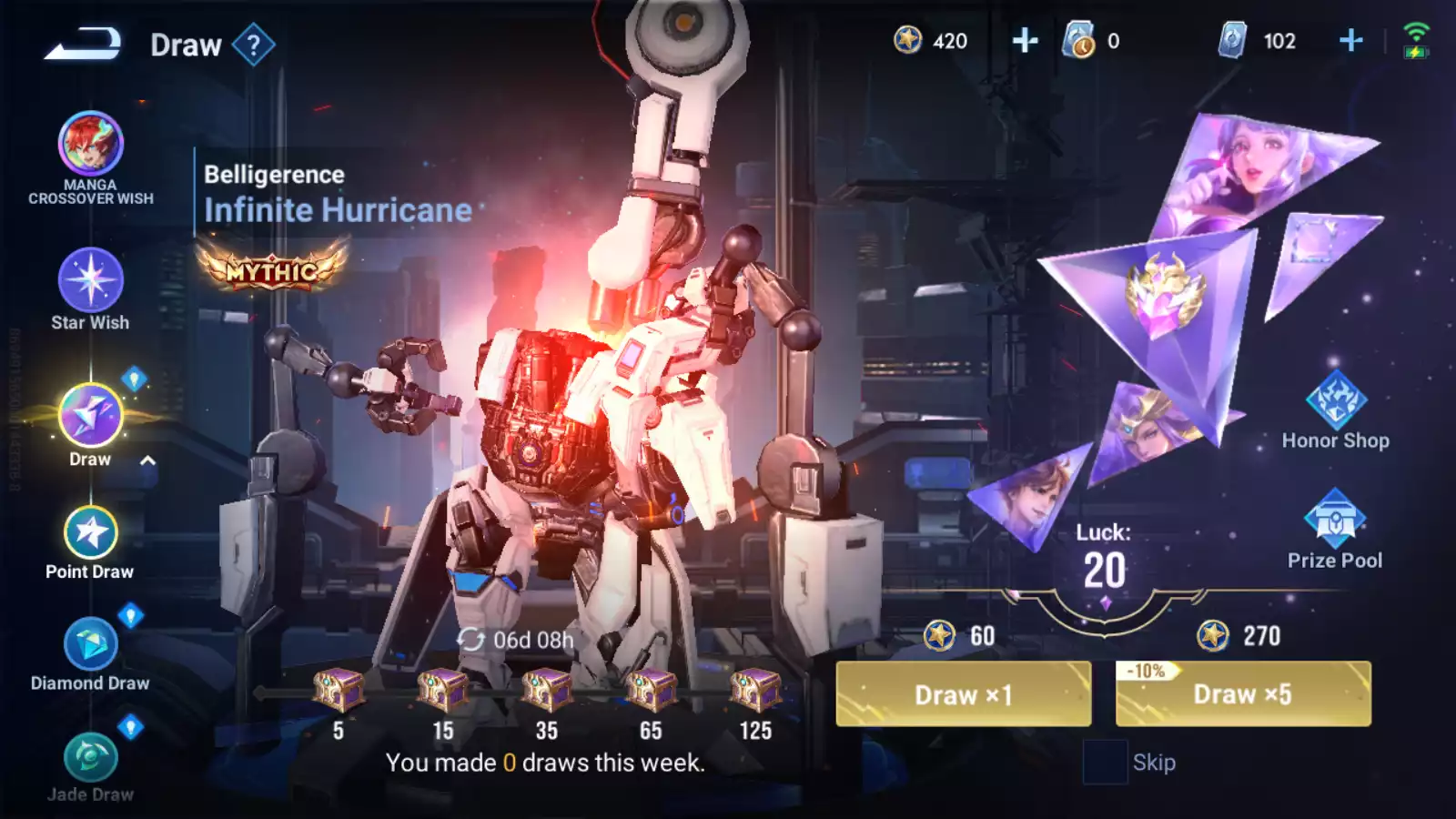Collapse the Draw tab arrow

tap(147, 460)
